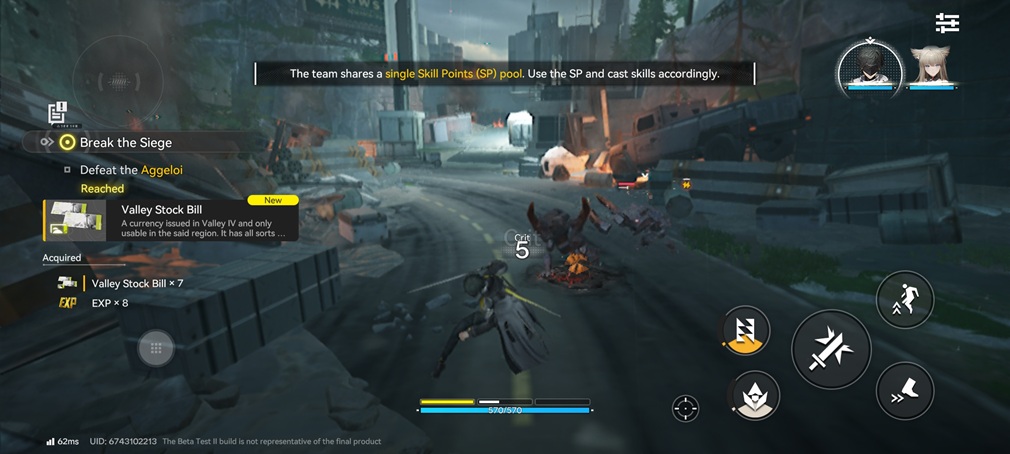Viewport: 1010px width, 454px height.
Task: View the Valley Stock Bill item notice
Action: tap(171, 220)
